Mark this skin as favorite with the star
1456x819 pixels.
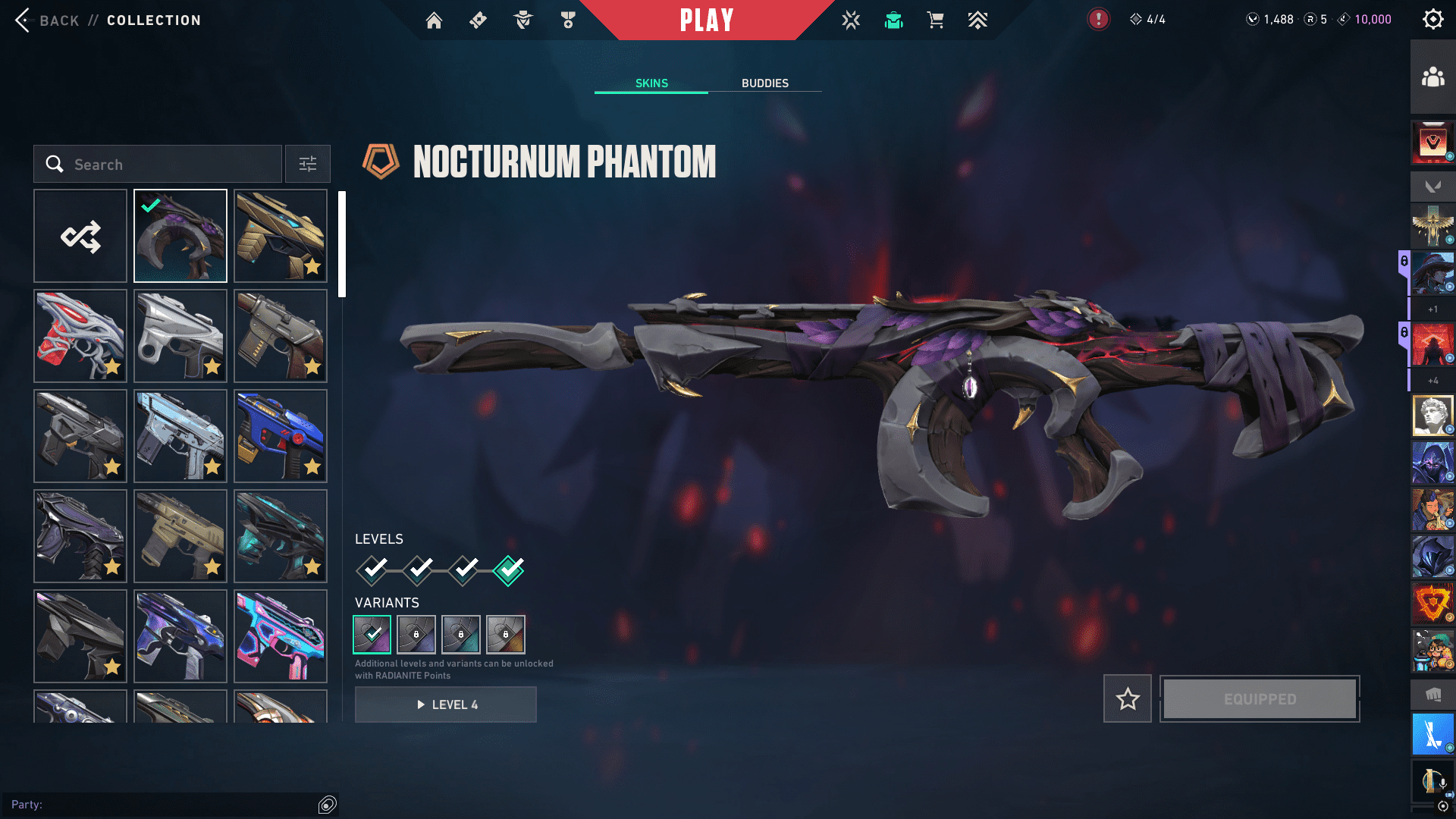click(x=1128, y=699)
